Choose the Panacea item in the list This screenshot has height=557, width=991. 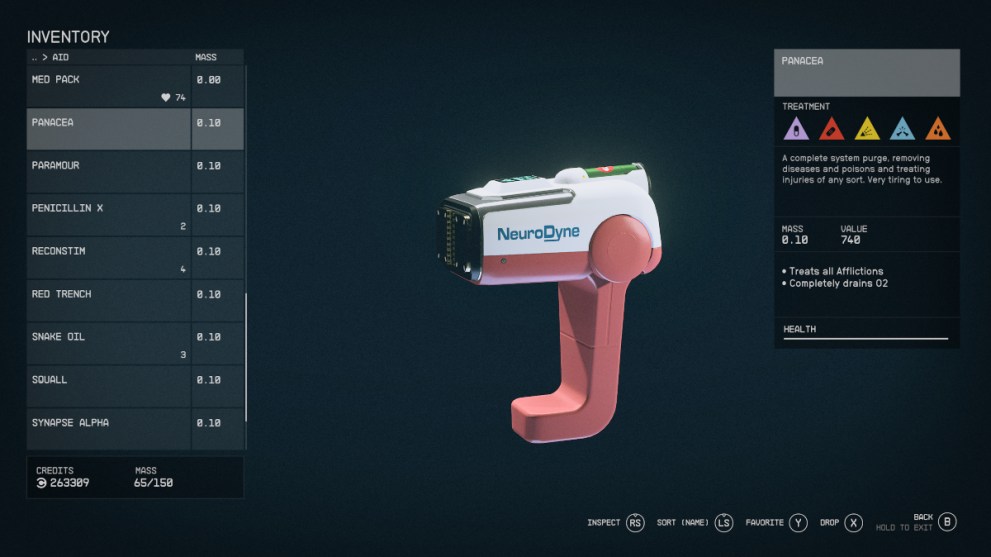(108, 129)
